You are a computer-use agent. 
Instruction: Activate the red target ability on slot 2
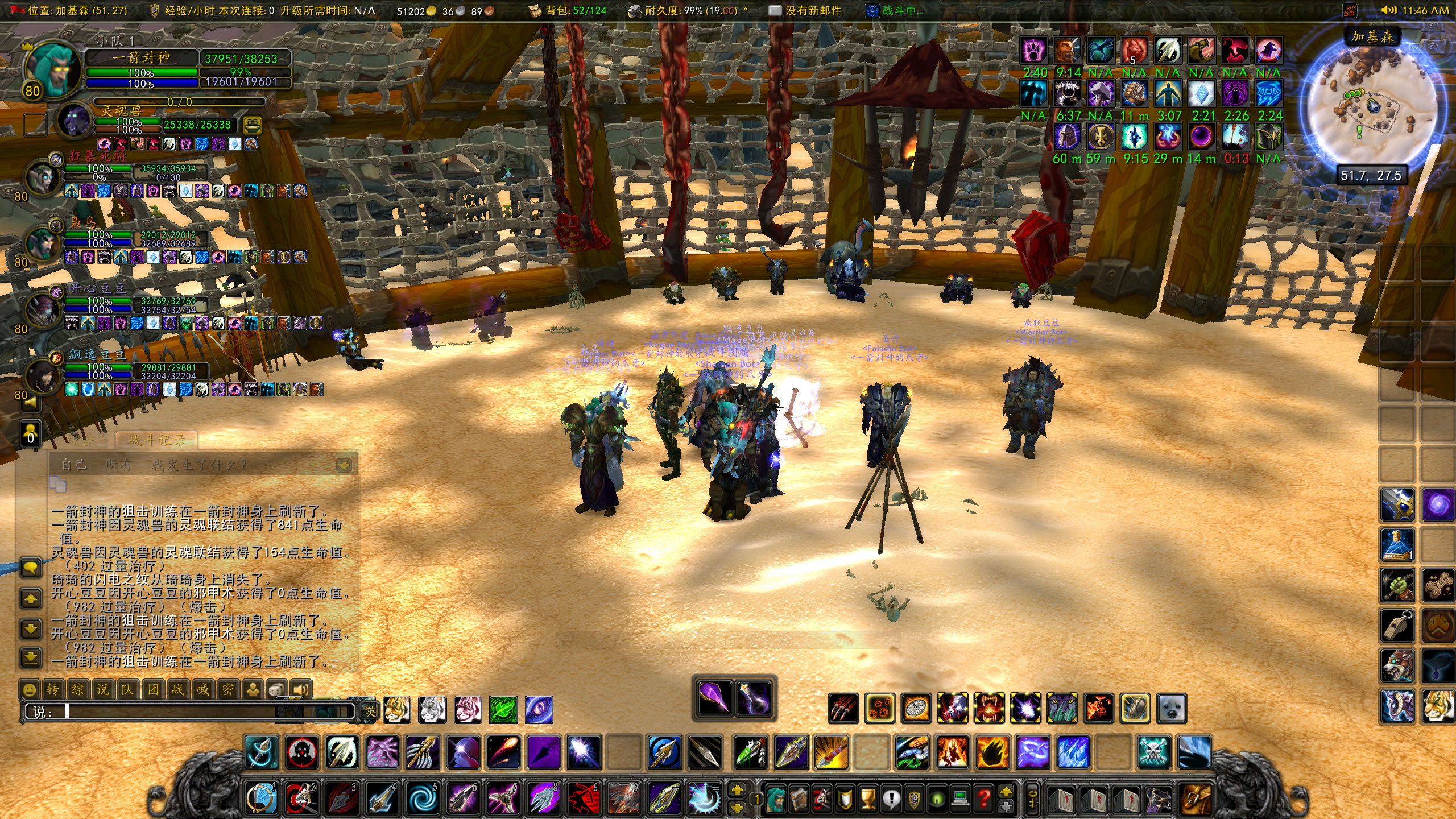[x=301, y=799]
